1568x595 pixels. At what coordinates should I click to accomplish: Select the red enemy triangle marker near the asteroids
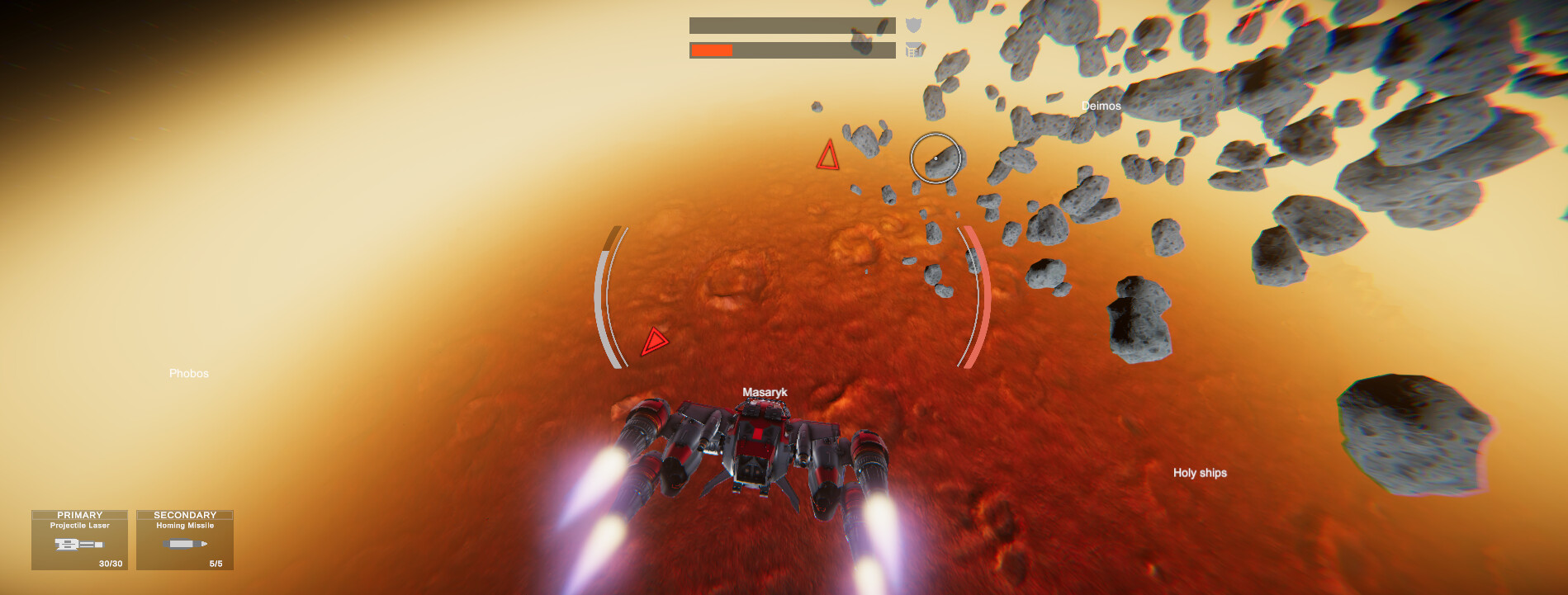coord(828,158)
